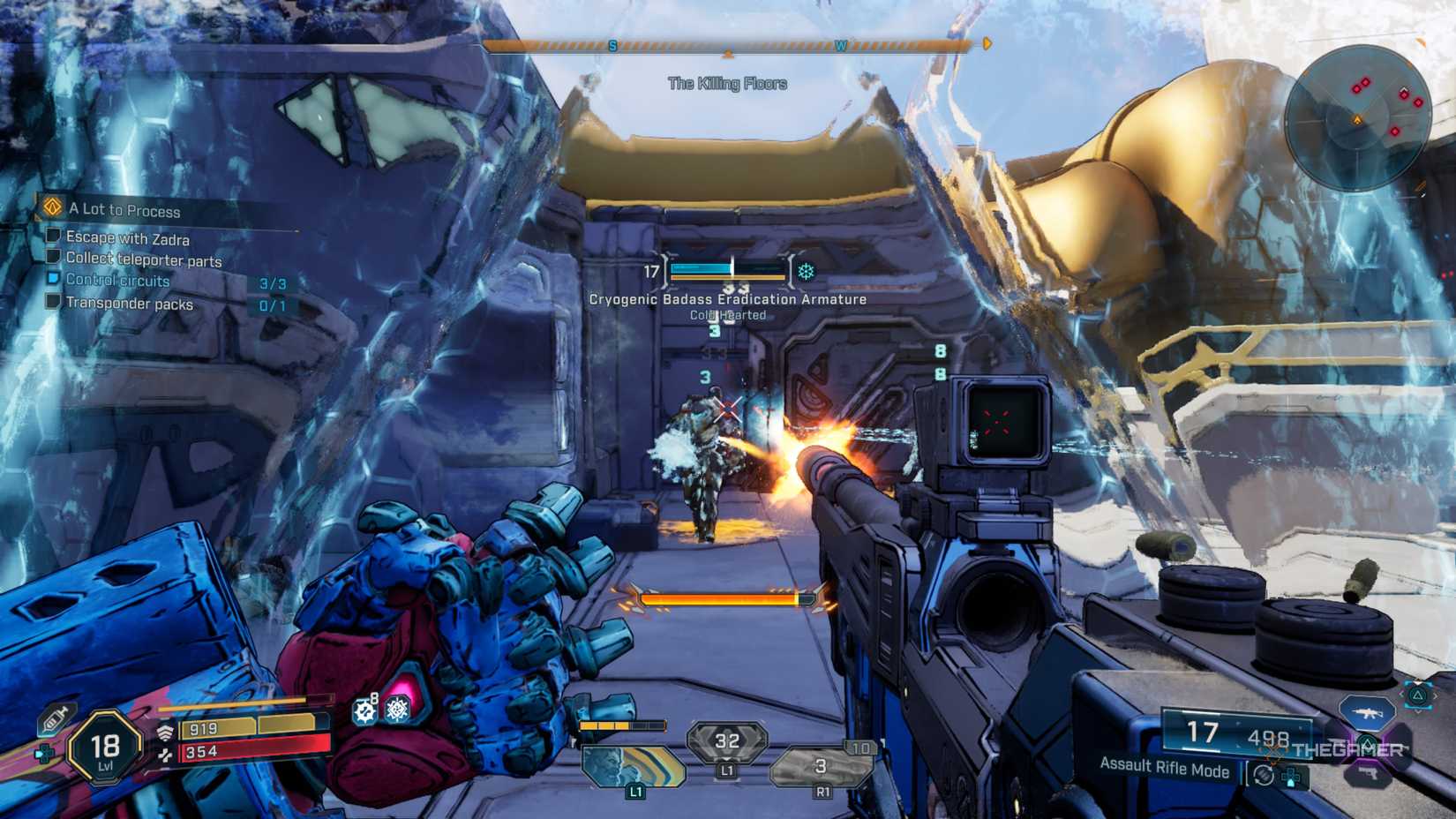Click the D-pad prompt next to the reload icon
Image resolution: width=1456 pixels, height=819 pixels.
1290,778
